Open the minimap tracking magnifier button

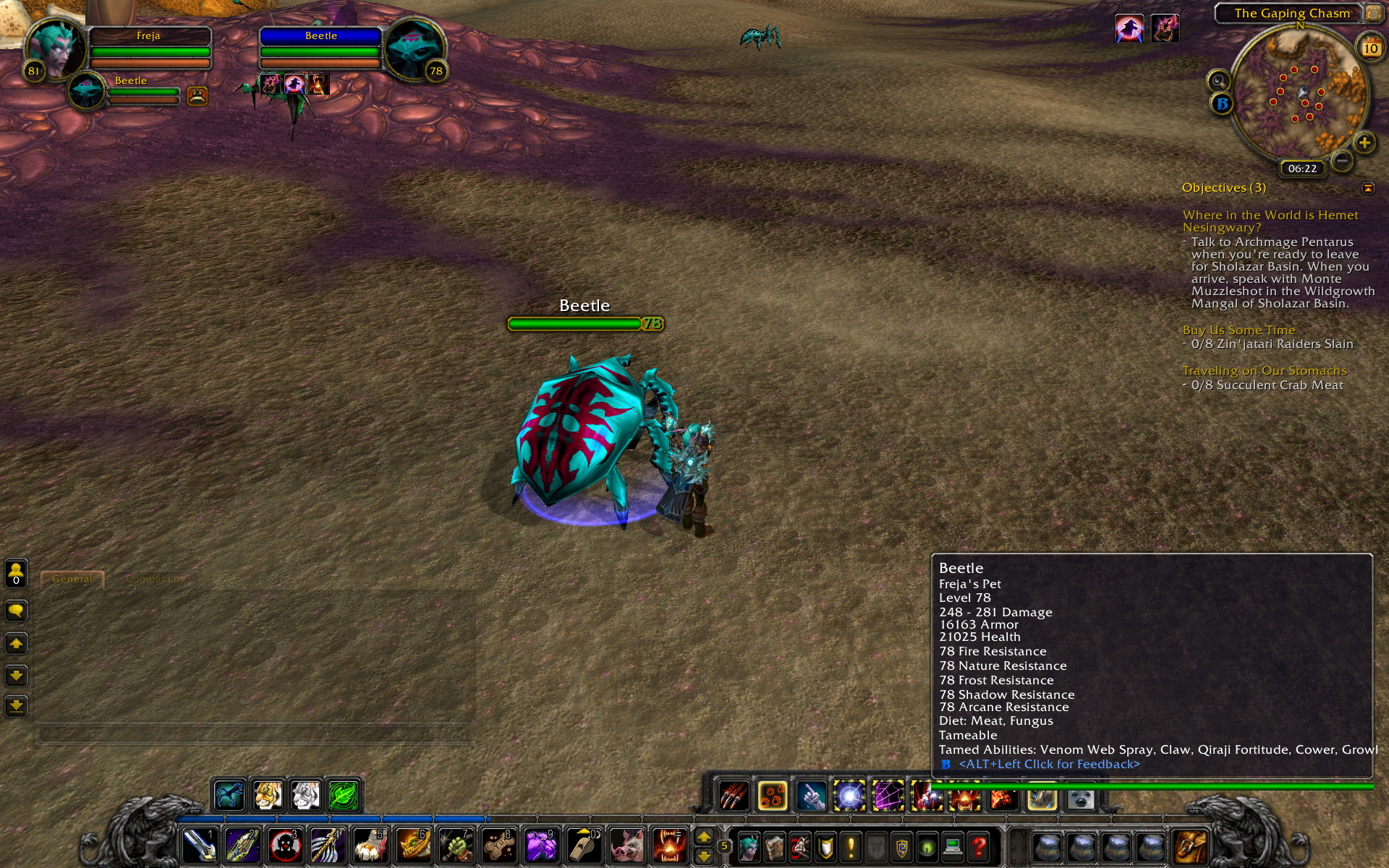point(1218,80)
